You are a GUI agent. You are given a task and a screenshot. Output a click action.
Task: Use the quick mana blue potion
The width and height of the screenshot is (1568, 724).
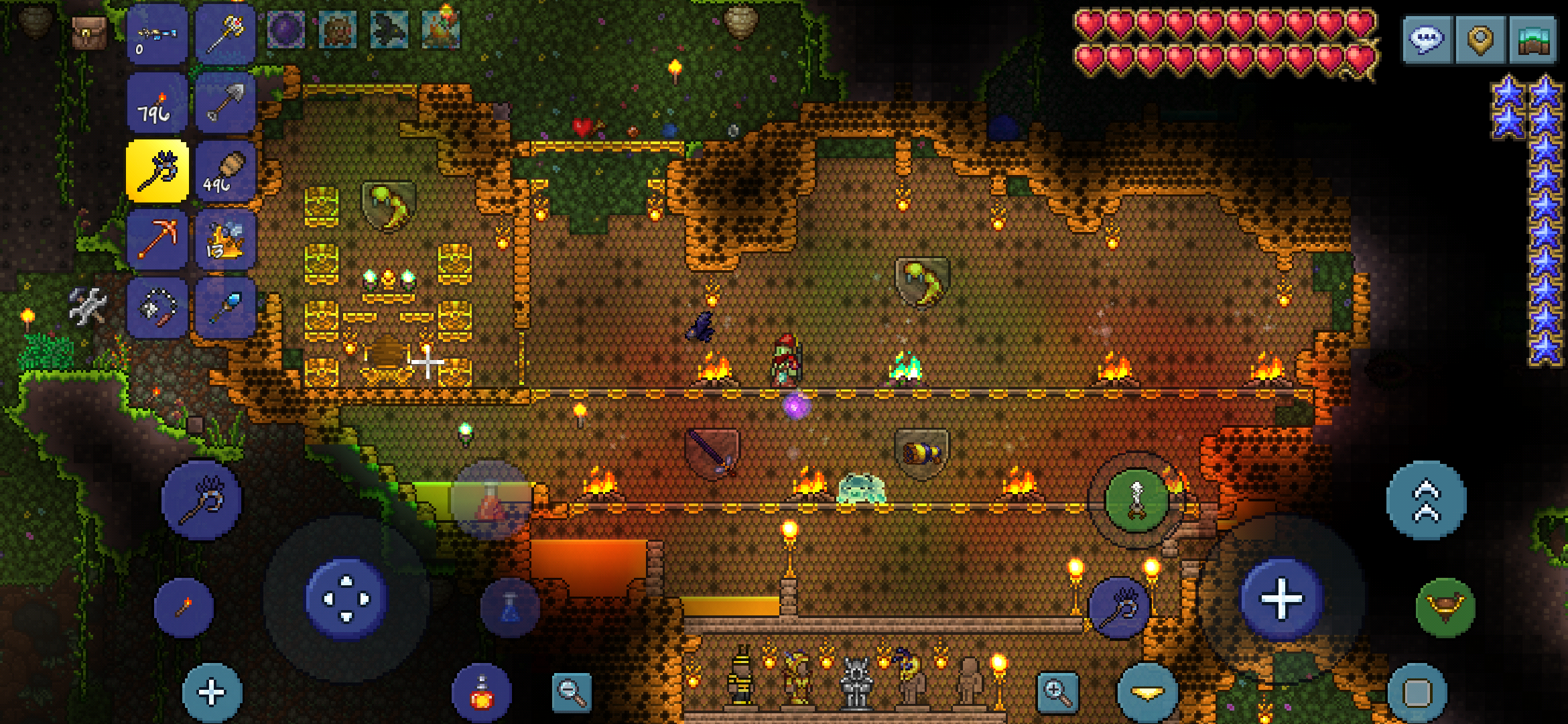tap(510, 607)
